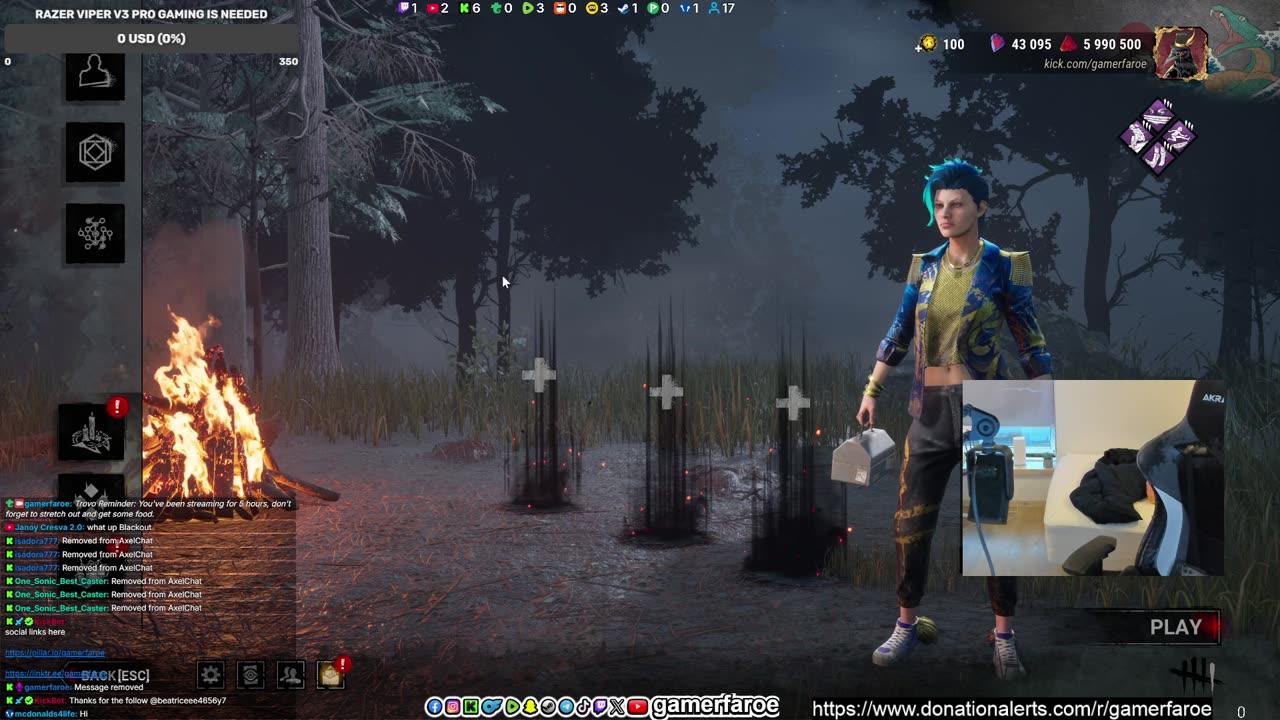
Task: Select the Twitch icon in social bar
Action: (x=602, y=707)
